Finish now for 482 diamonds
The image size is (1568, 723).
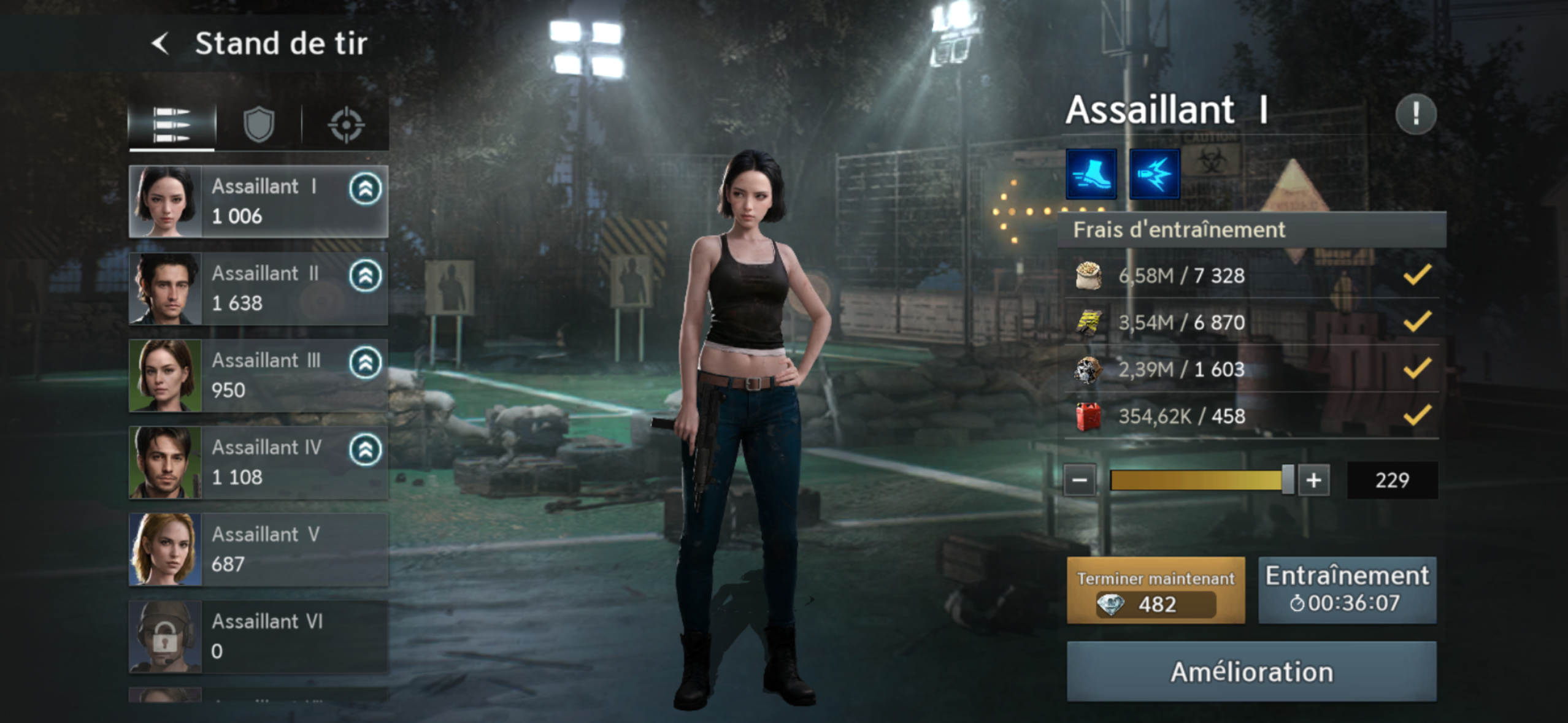point(1156,591)
